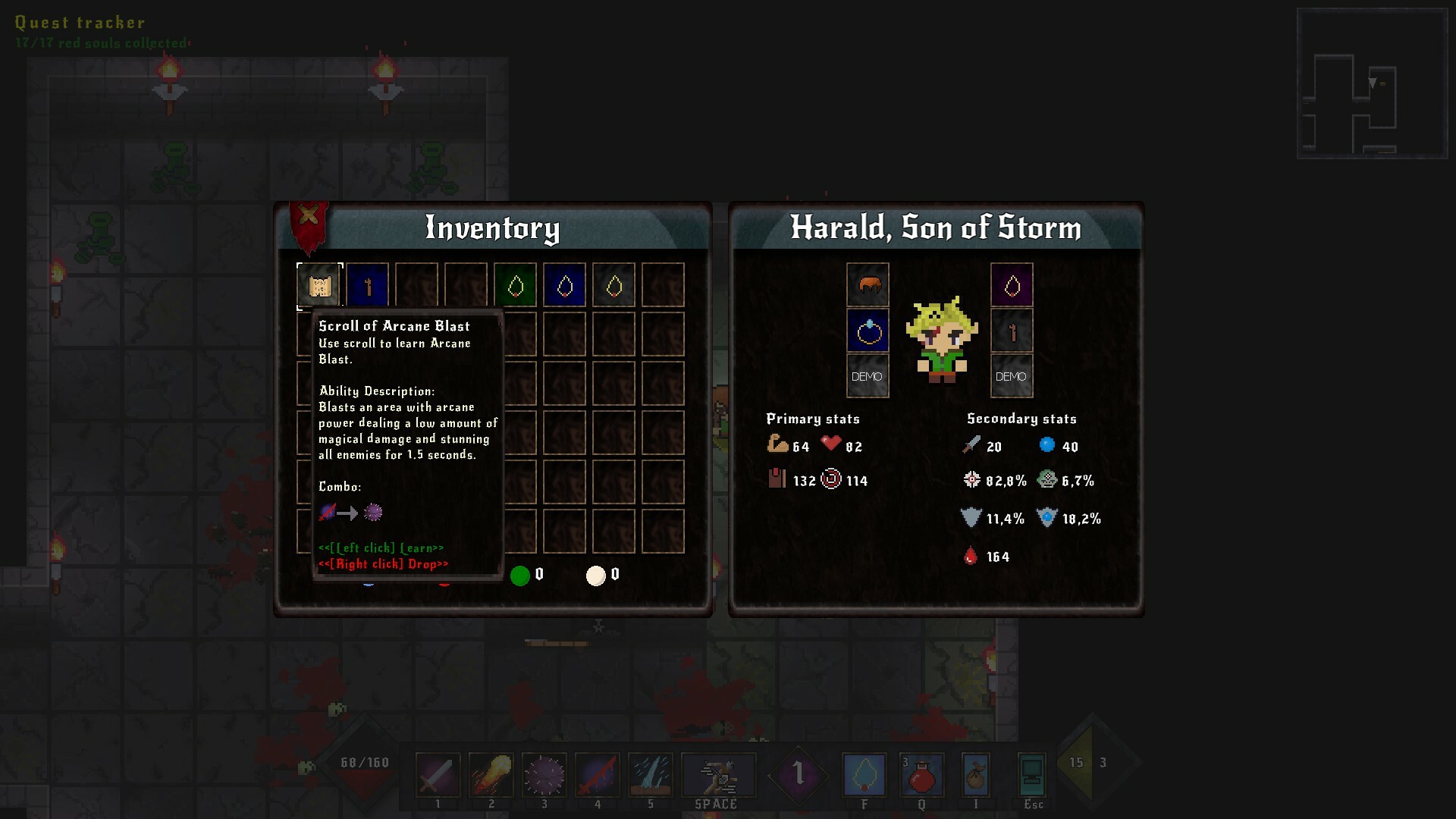This screenshot has width=1456, height=819.
Task: Select the blue-background amulet in the inventory
Action: point(565,286)
